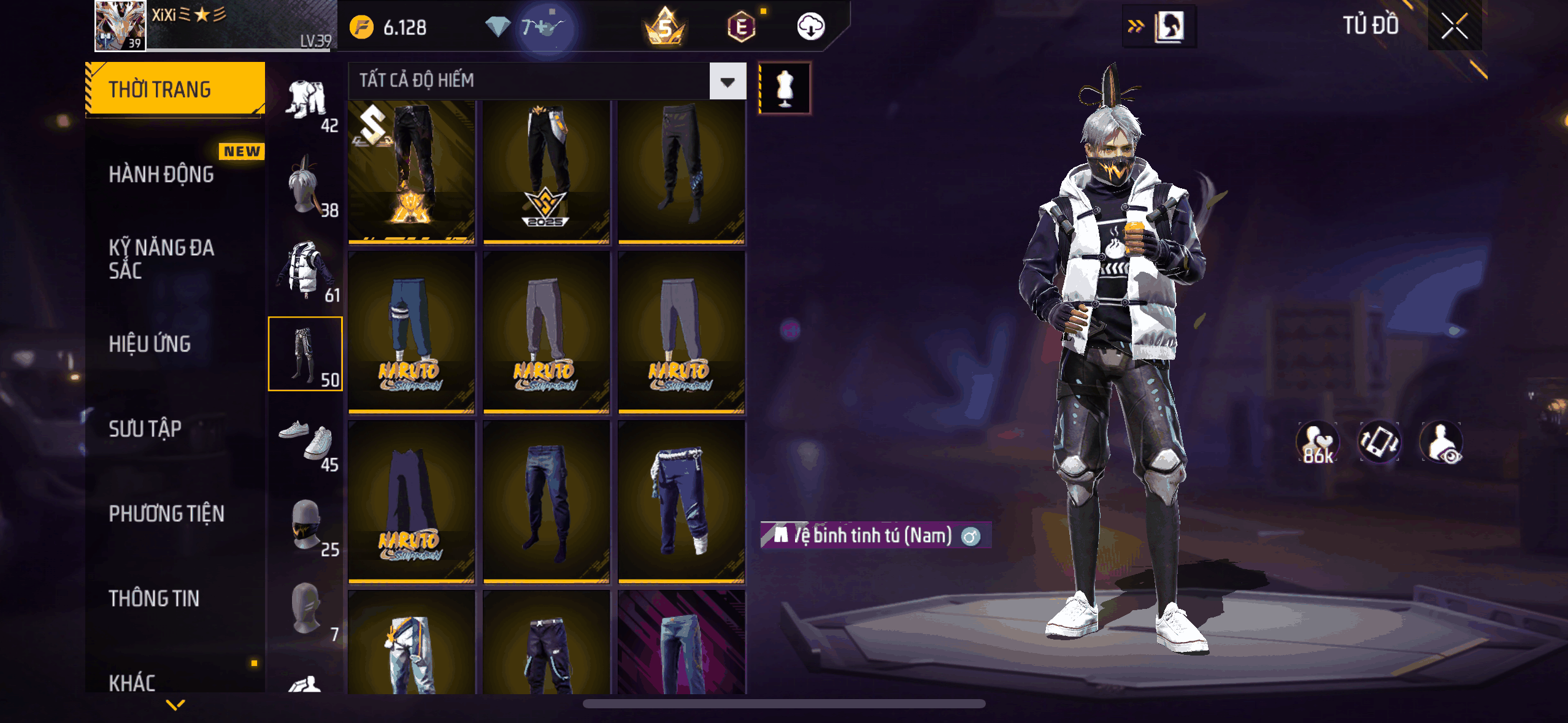The height and width of the screenshot is (723, 1568).
Task: Pick the 2025 ranked season pants
Action: tap(546, 172)
